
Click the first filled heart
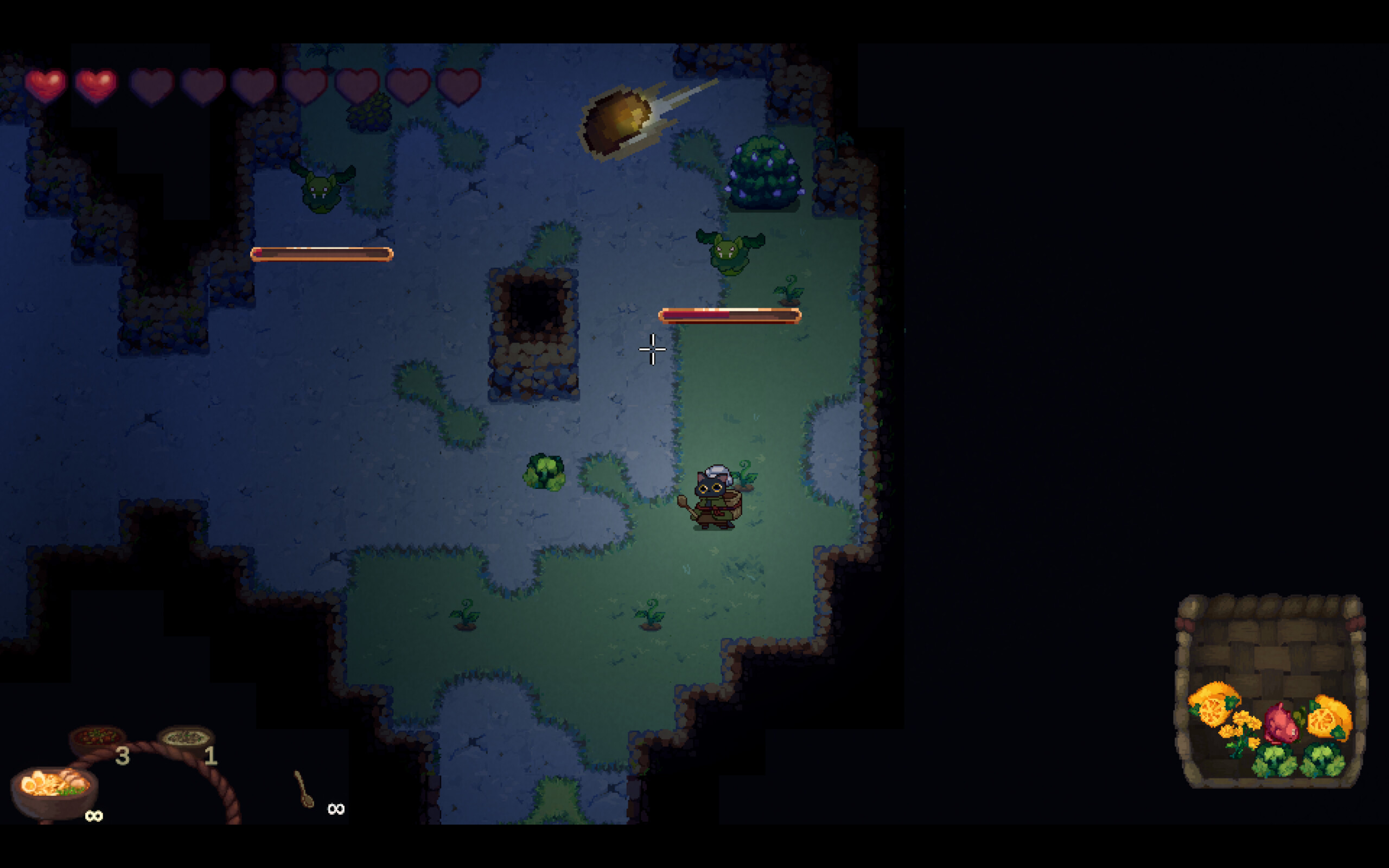pyautogui.click(x=47, y=85)
